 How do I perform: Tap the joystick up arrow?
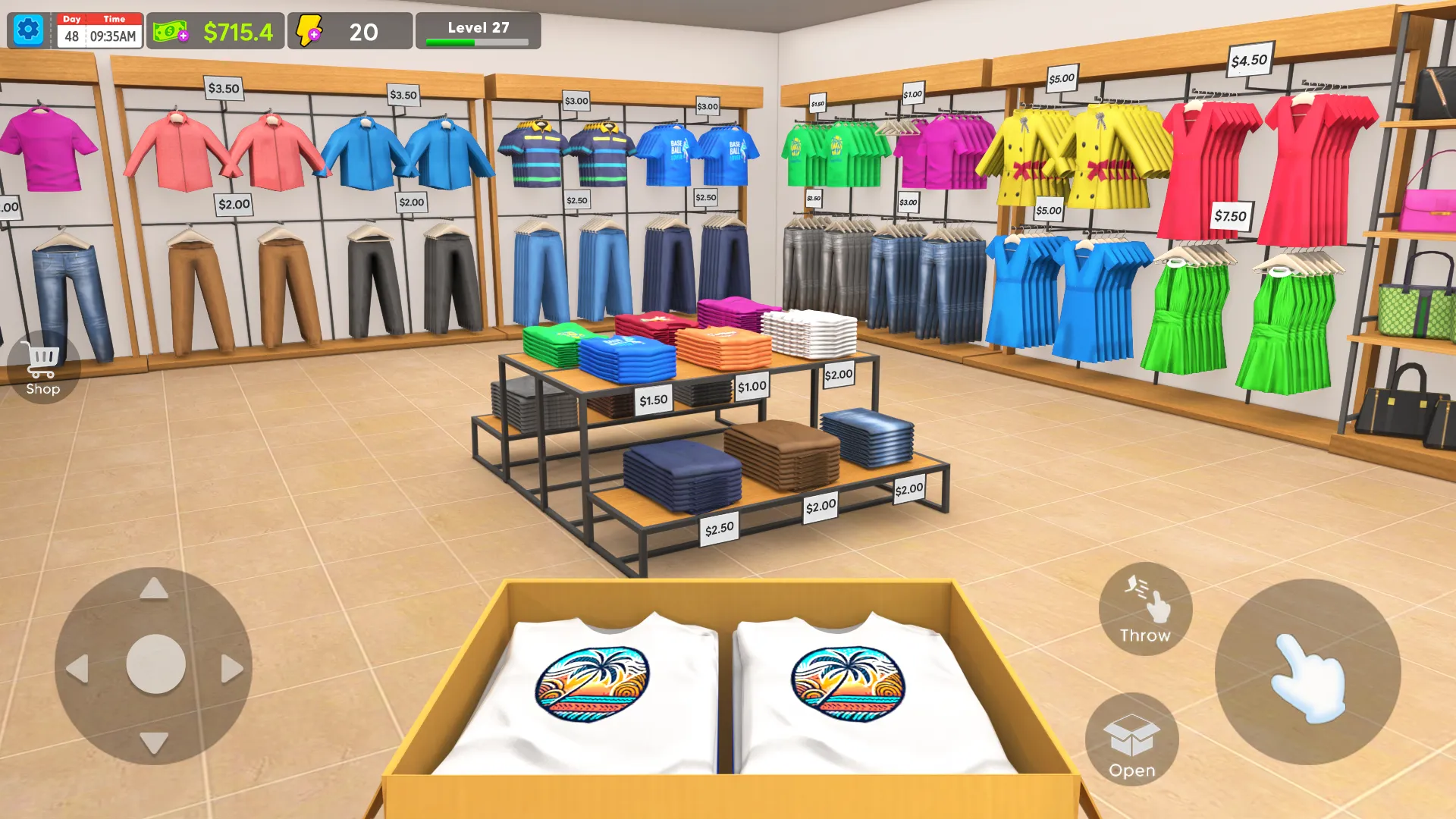point(154,589)
